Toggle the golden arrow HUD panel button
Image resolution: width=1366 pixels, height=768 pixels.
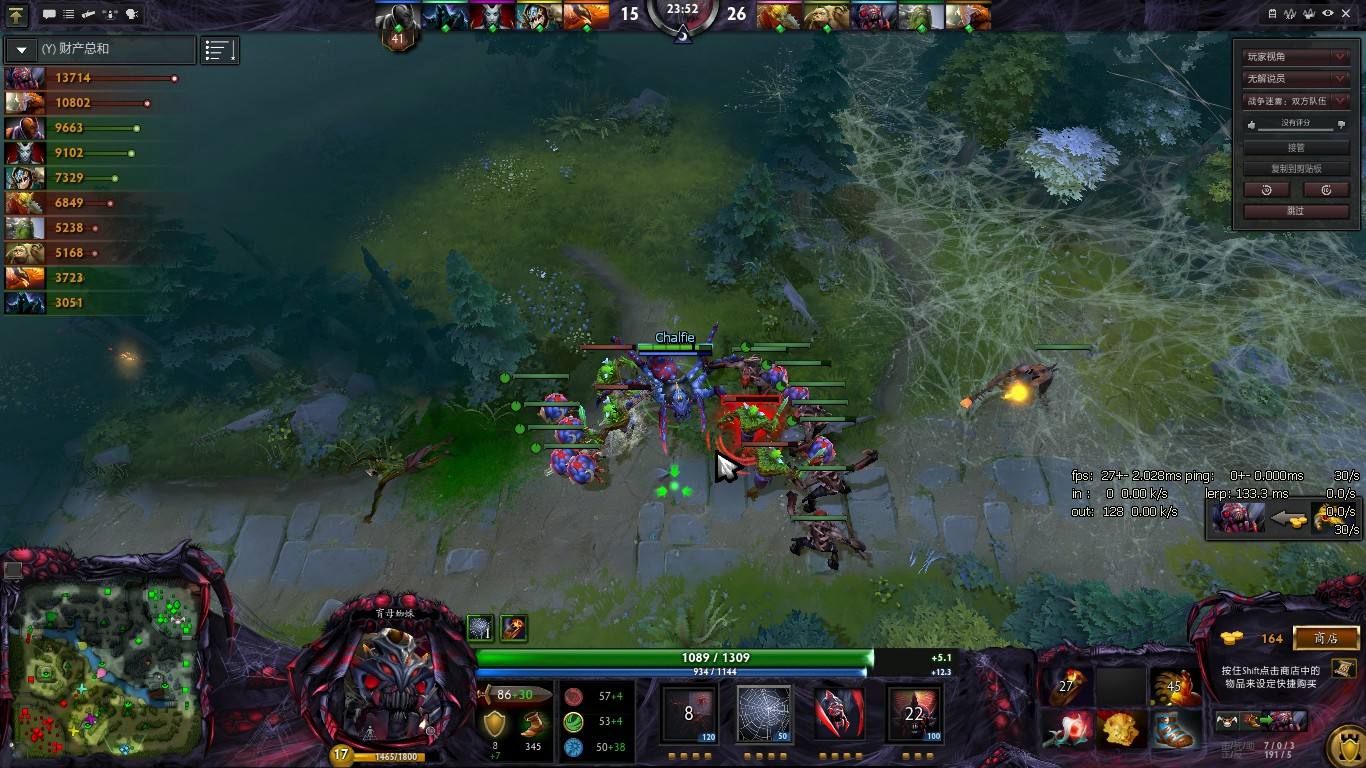17,13
